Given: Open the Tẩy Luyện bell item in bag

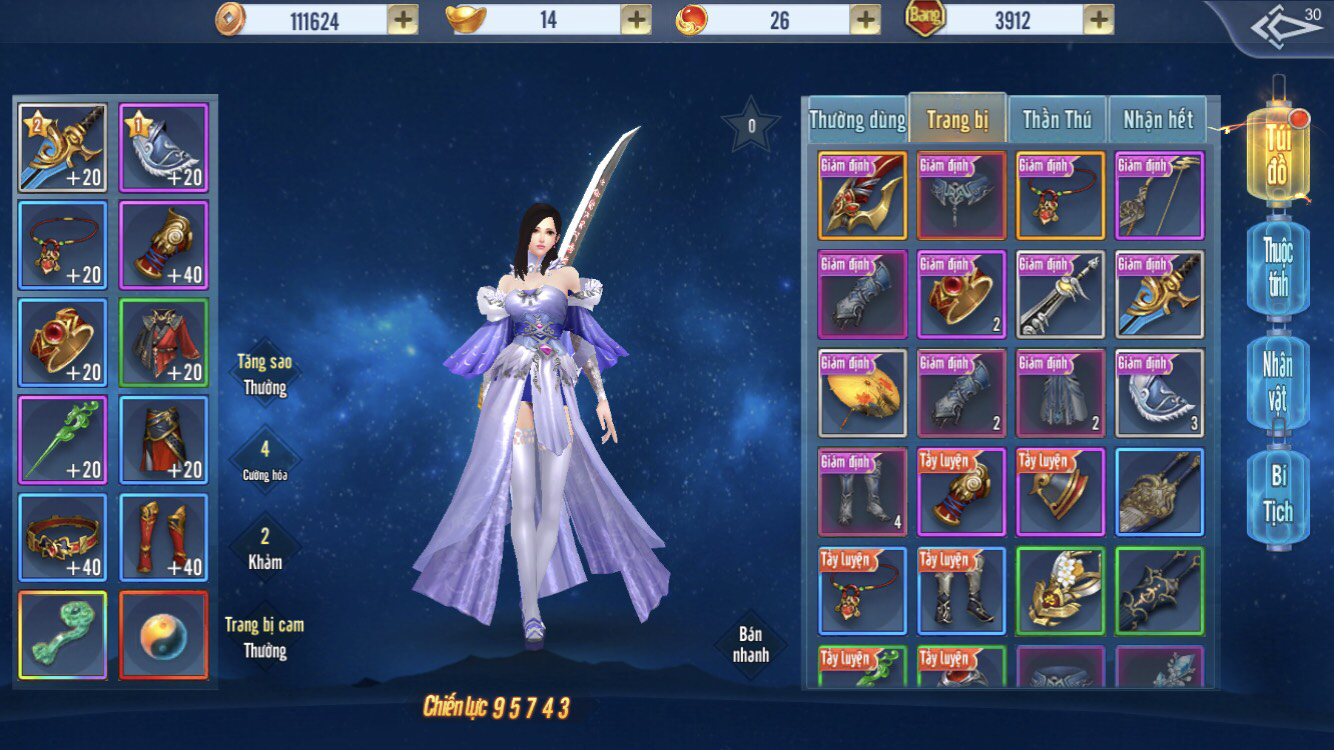Looking at the screenshot, I should pos(1060,491).
